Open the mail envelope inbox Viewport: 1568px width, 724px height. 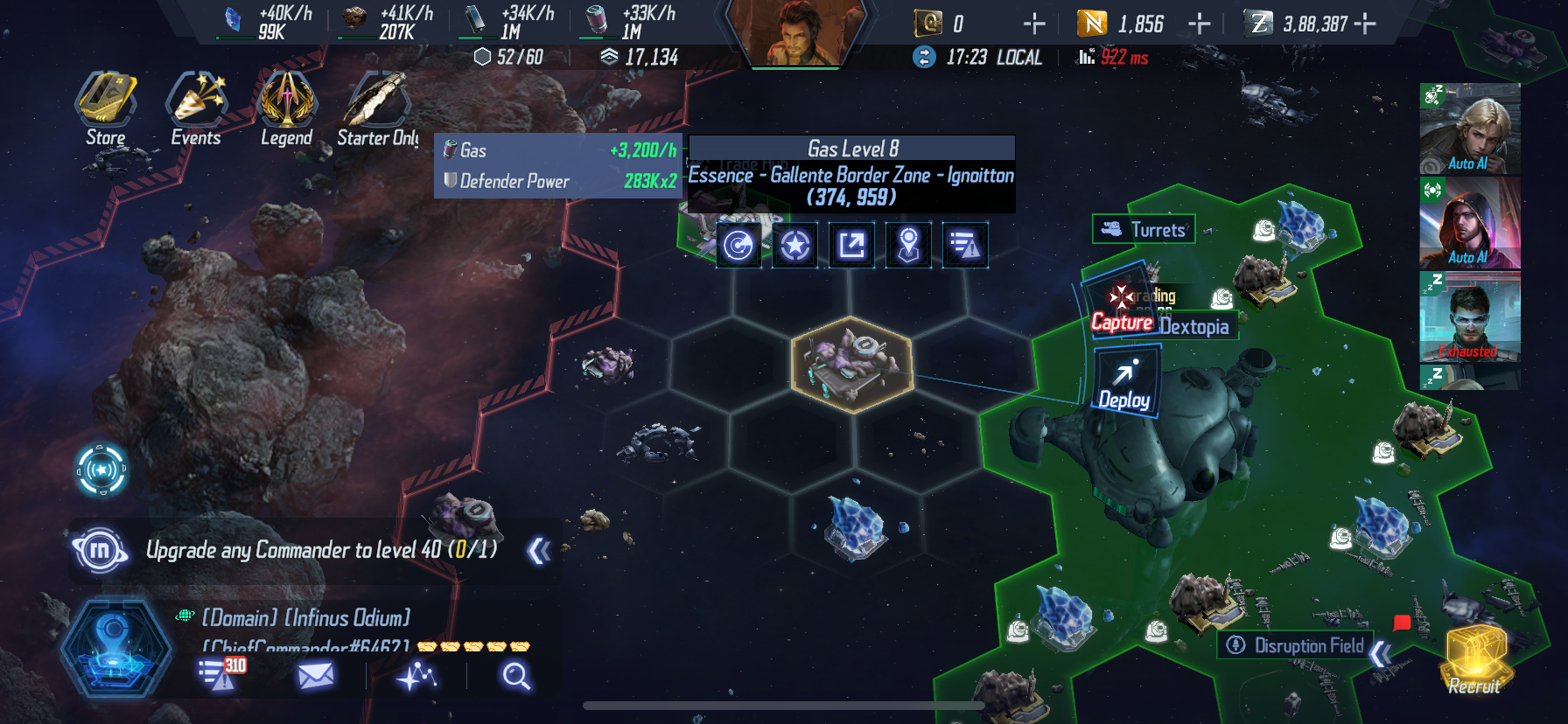coord(315,675)
